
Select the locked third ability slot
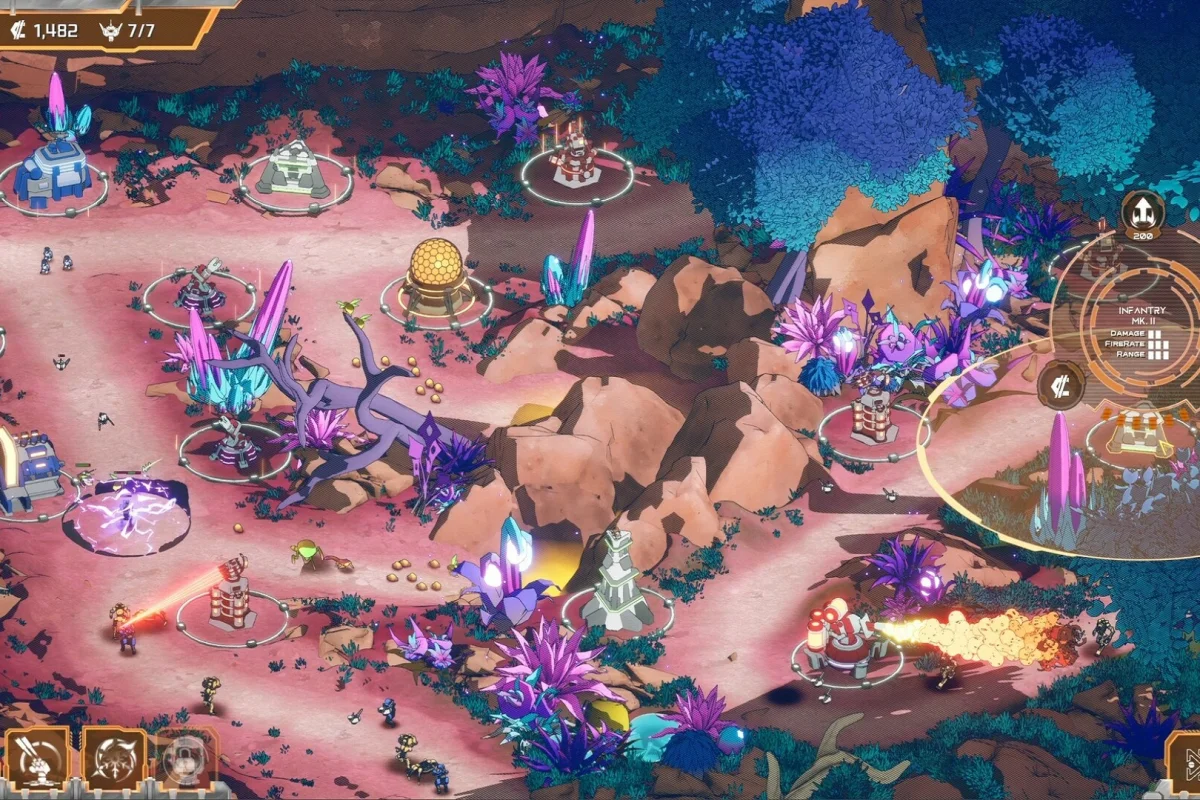coord(185,759)
